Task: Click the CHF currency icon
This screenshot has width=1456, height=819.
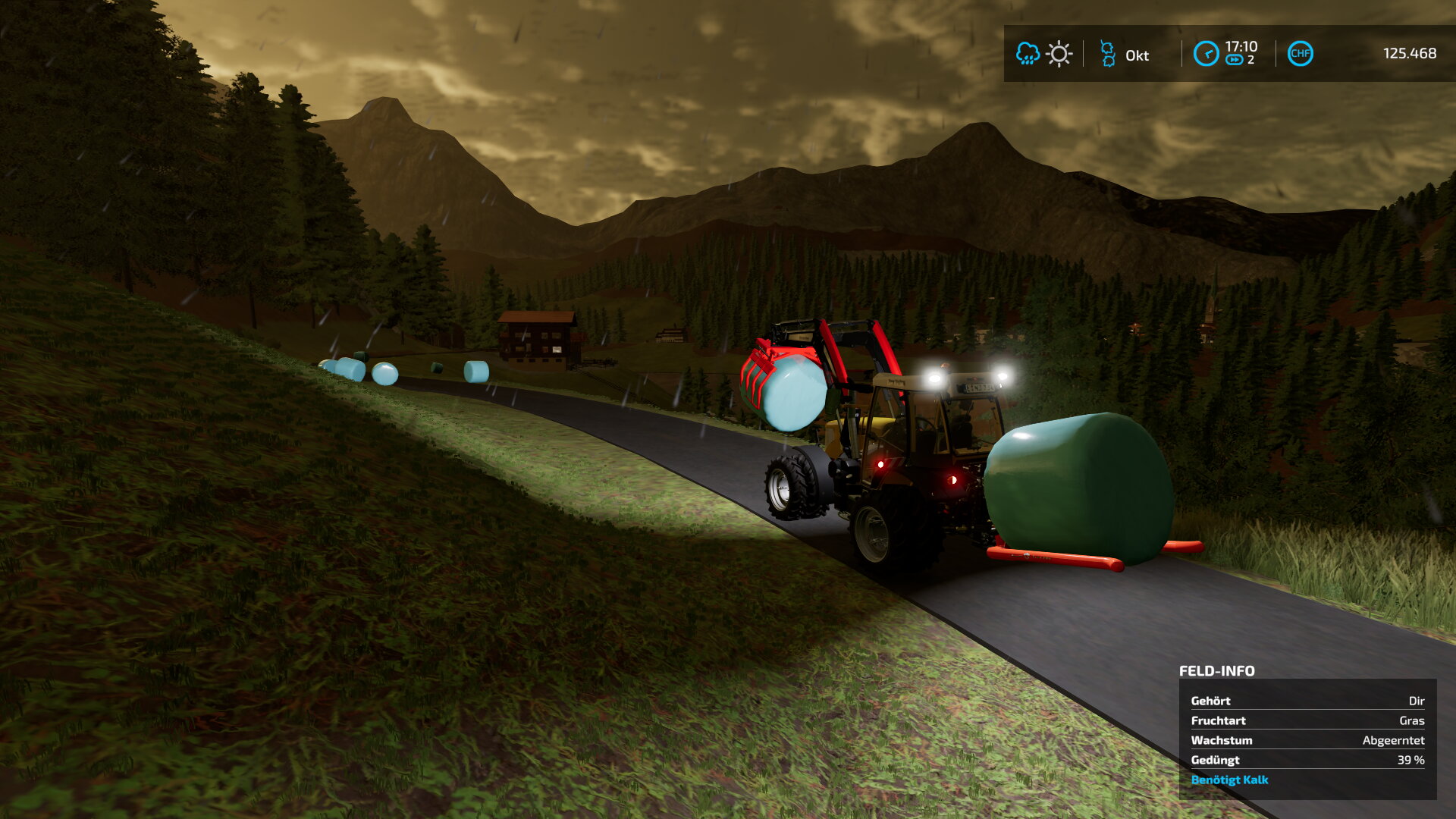Action: 1300,54
